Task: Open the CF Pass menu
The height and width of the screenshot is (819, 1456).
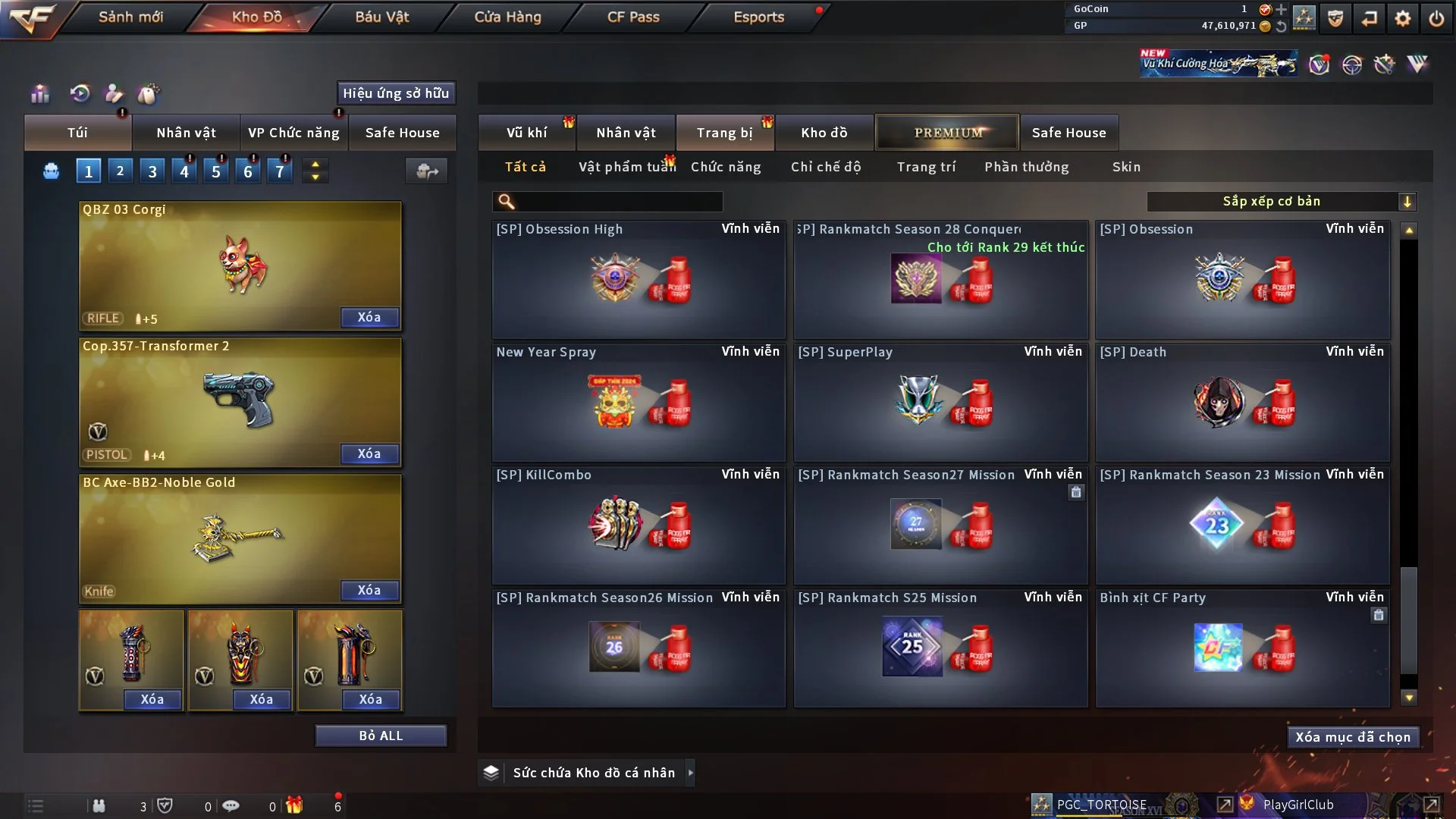Action: 633,17
